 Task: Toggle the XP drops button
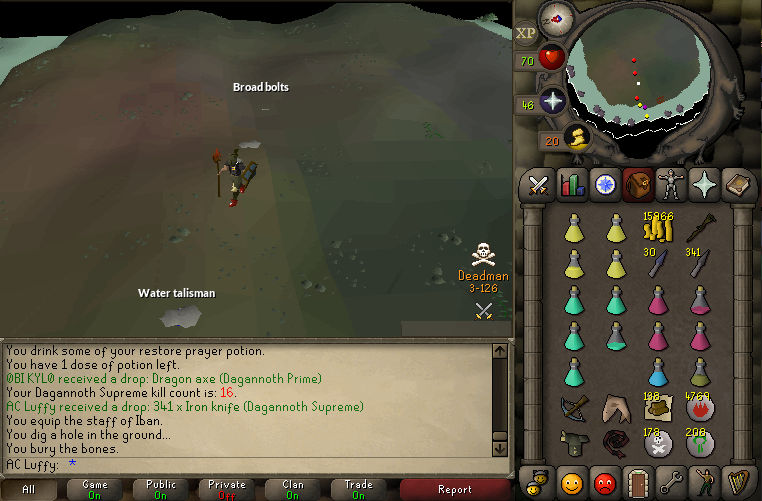pyautogui.click(x=526, y=32)
